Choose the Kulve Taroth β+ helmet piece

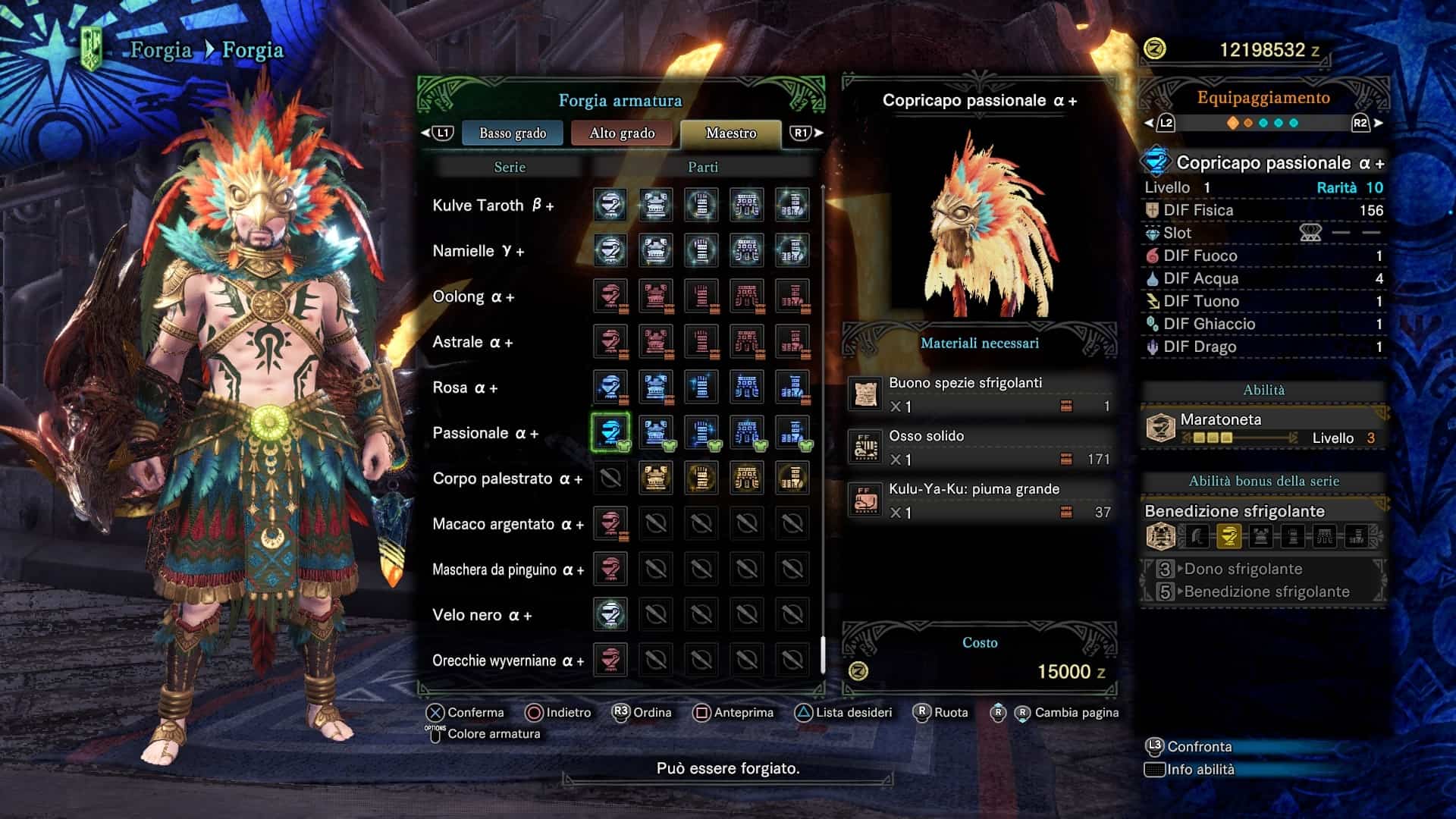(x=610, y=205)
